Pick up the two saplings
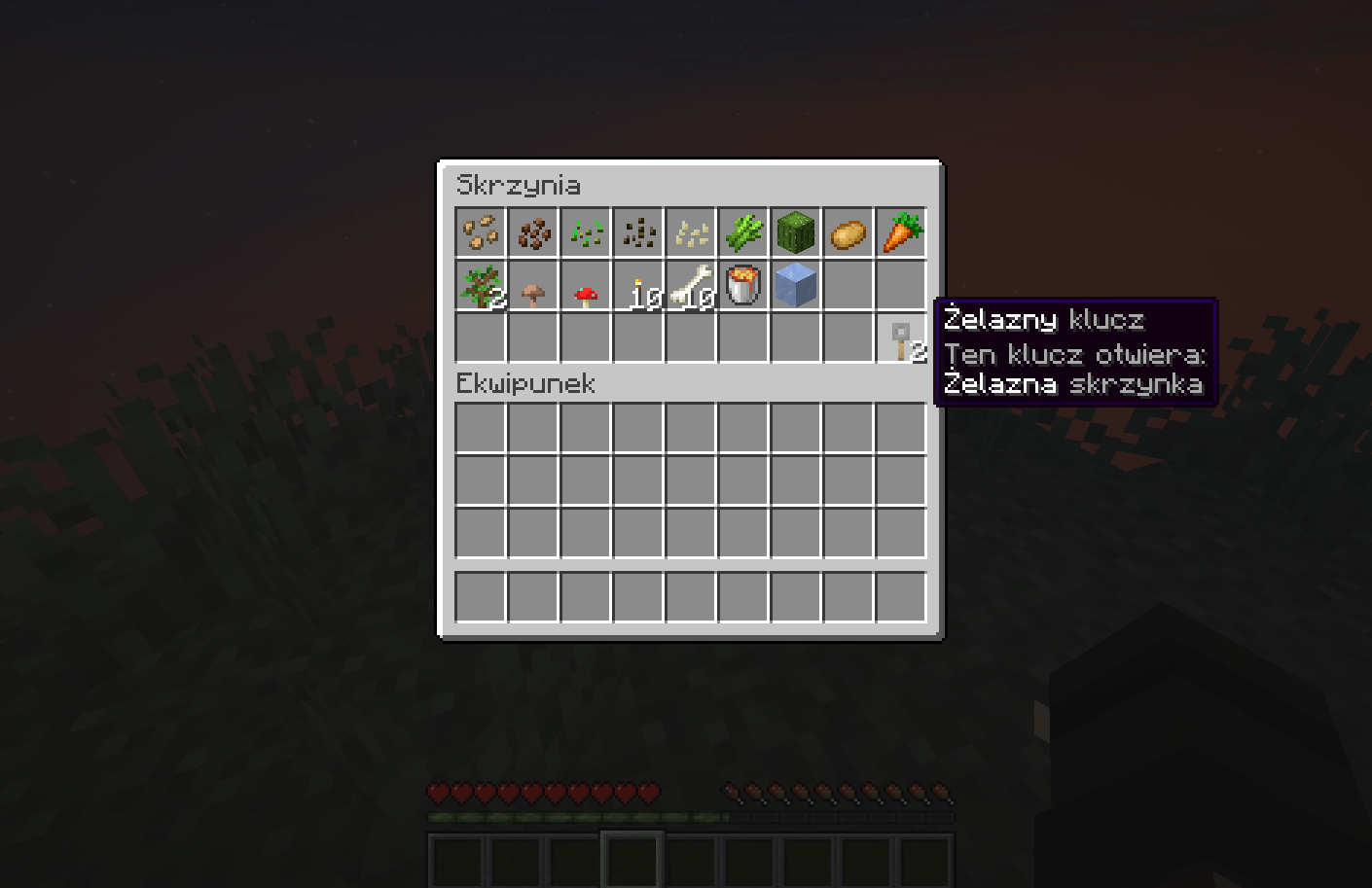This screenshot has width=1372, height=888. (479, 284)
